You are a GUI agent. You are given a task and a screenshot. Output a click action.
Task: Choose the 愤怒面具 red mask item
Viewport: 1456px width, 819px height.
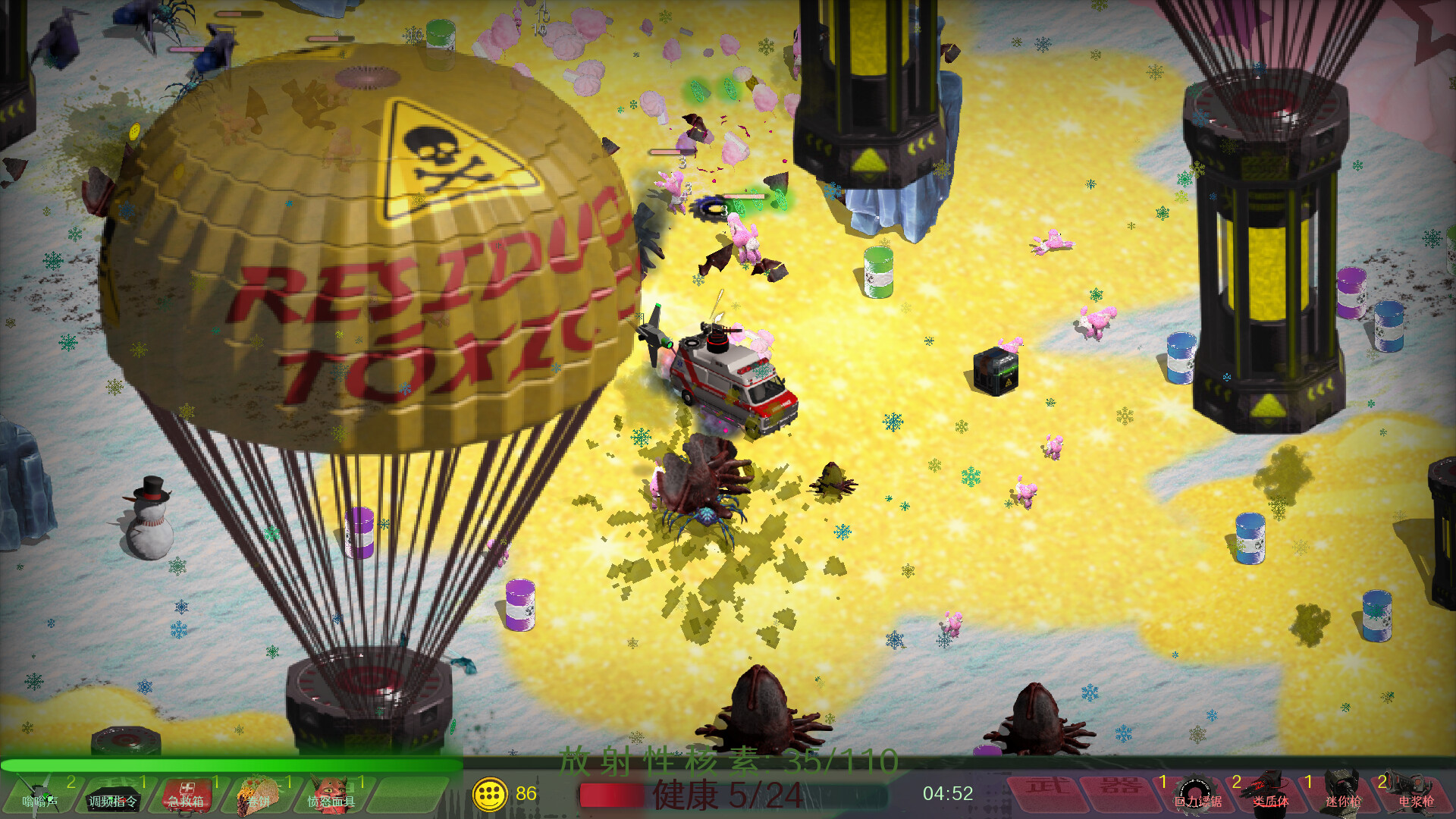click(x=331, y=794)
